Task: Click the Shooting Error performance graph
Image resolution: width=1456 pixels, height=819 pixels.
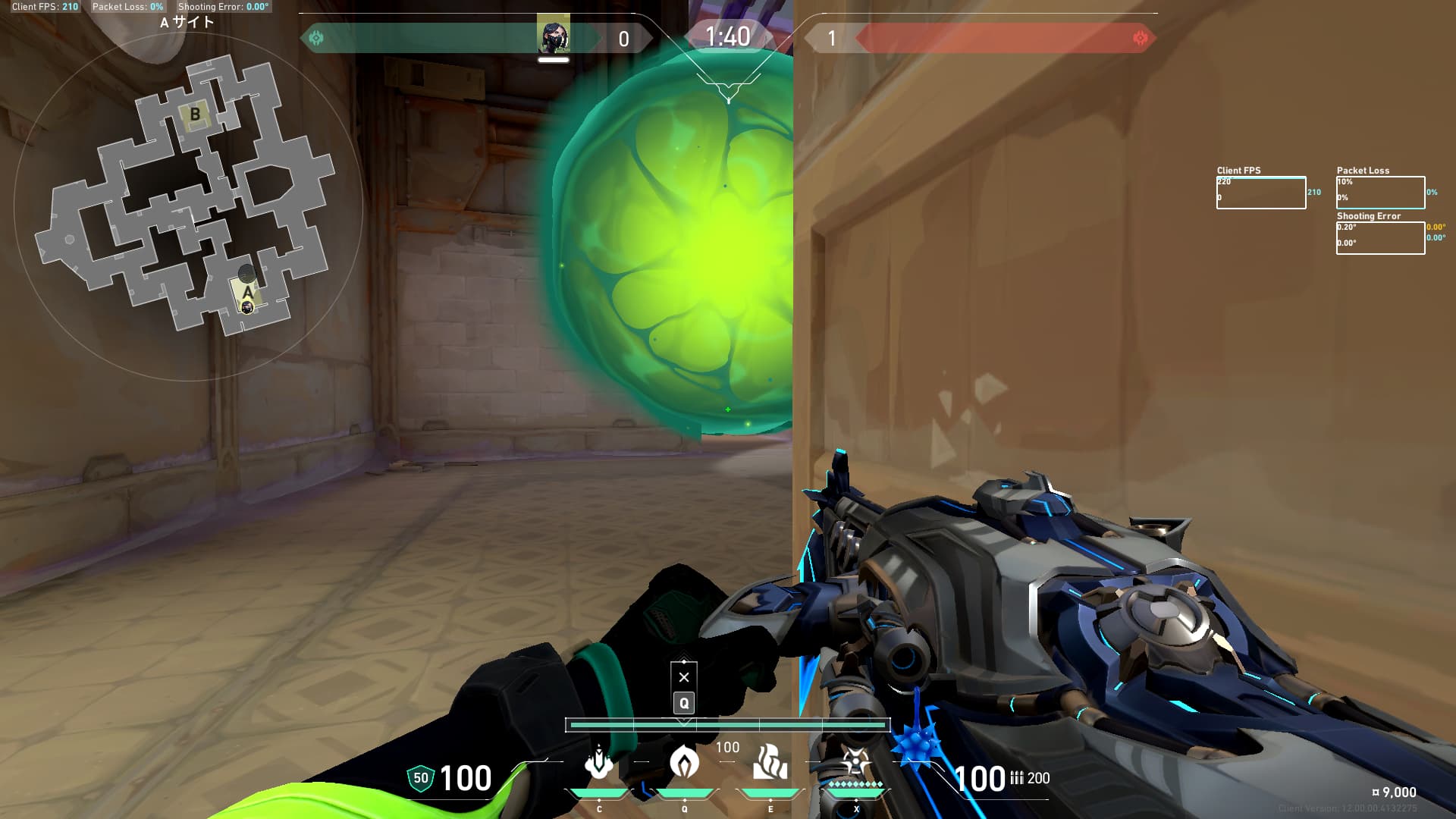Action: click(x=1380, y=238)
